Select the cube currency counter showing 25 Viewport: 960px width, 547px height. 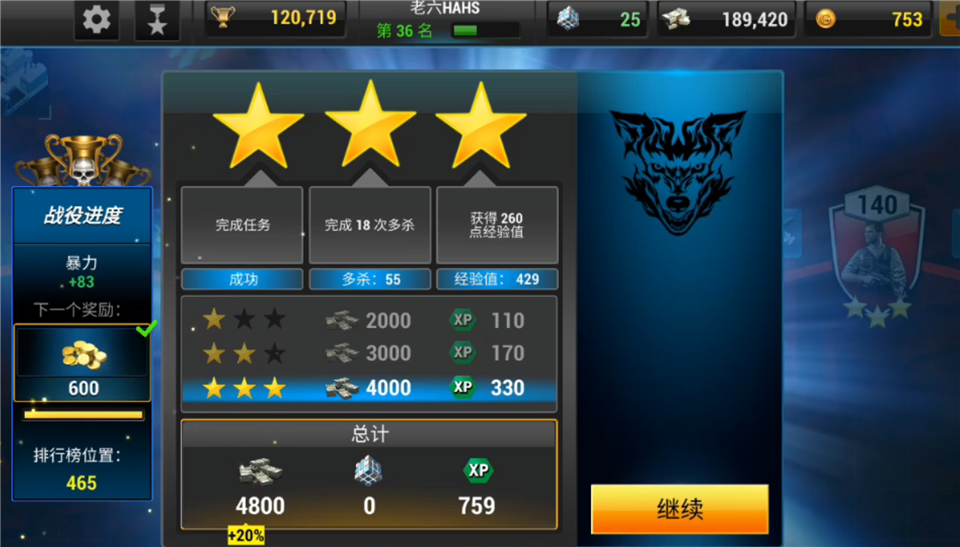[598, 19]
